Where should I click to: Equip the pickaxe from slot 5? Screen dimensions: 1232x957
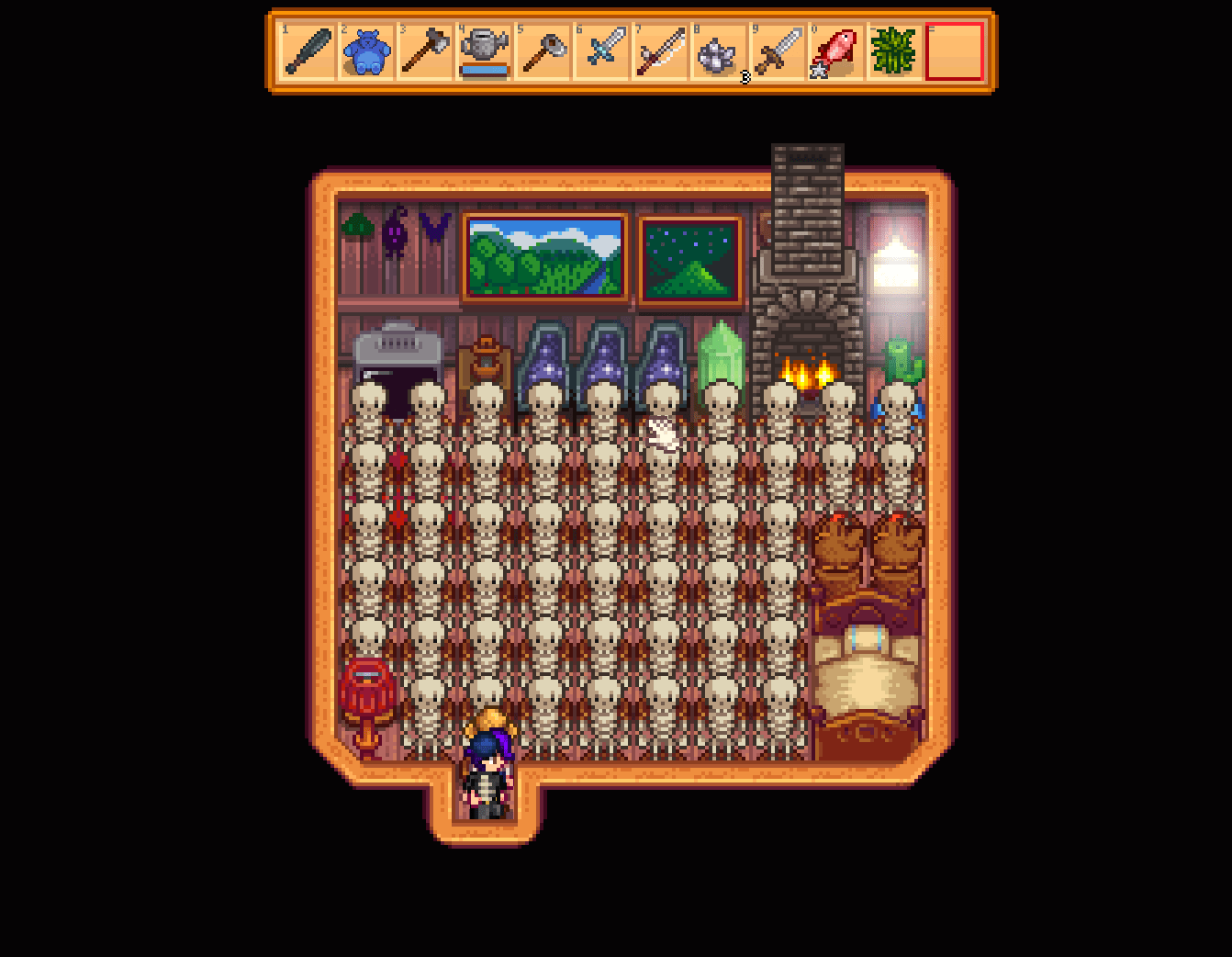(x=543, y=52)
